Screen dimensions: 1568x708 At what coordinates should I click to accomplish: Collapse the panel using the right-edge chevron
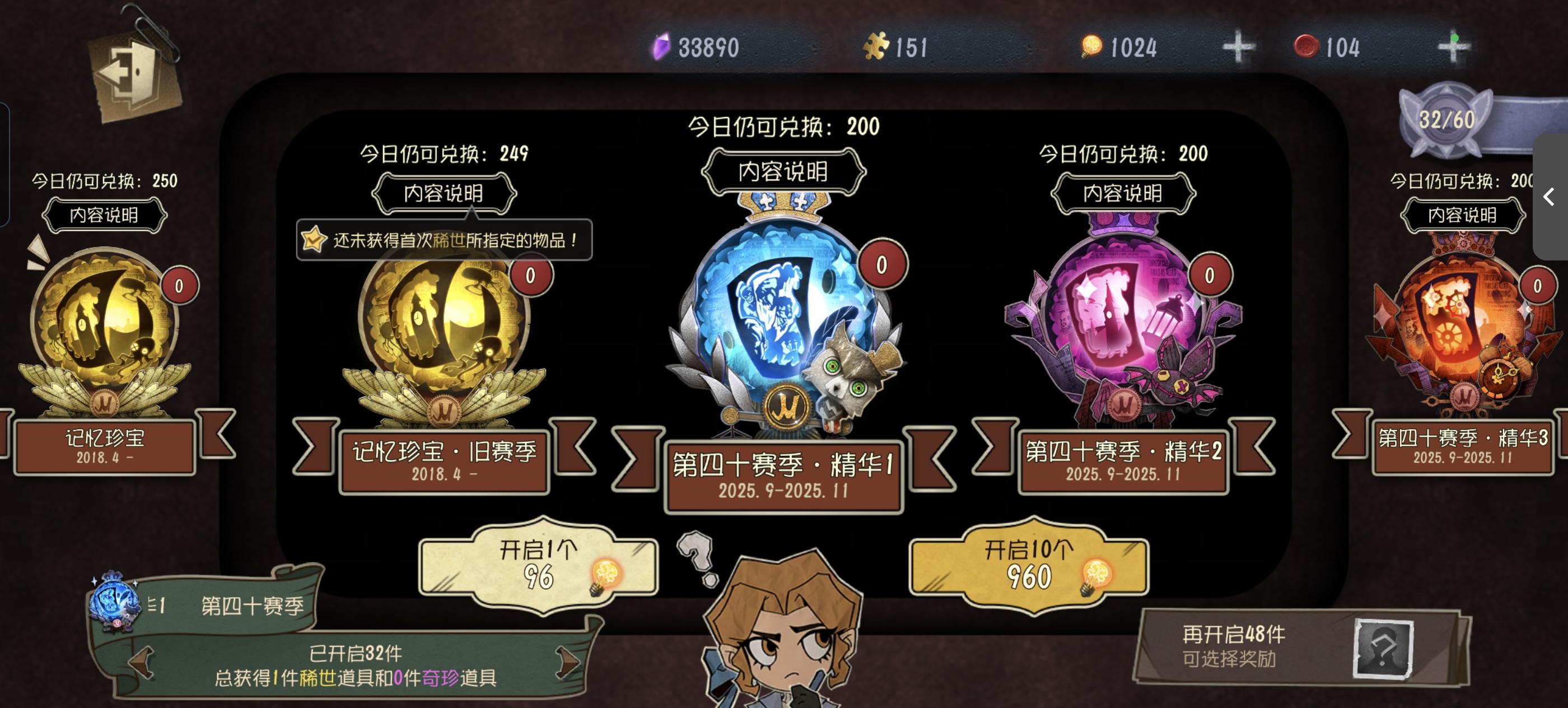(x=1548, y=197)
